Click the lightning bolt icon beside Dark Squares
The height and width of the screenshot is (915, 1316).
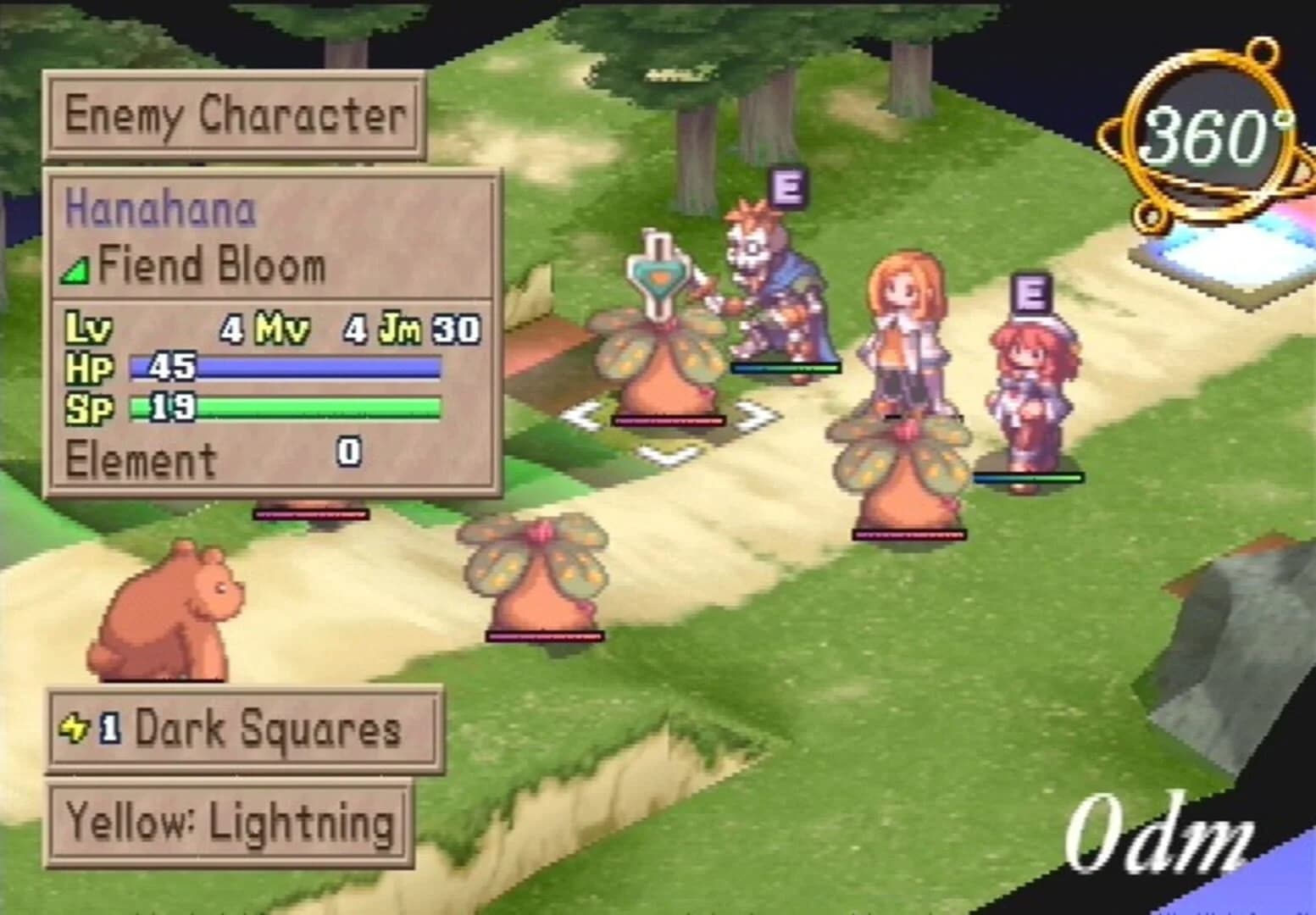77,727
